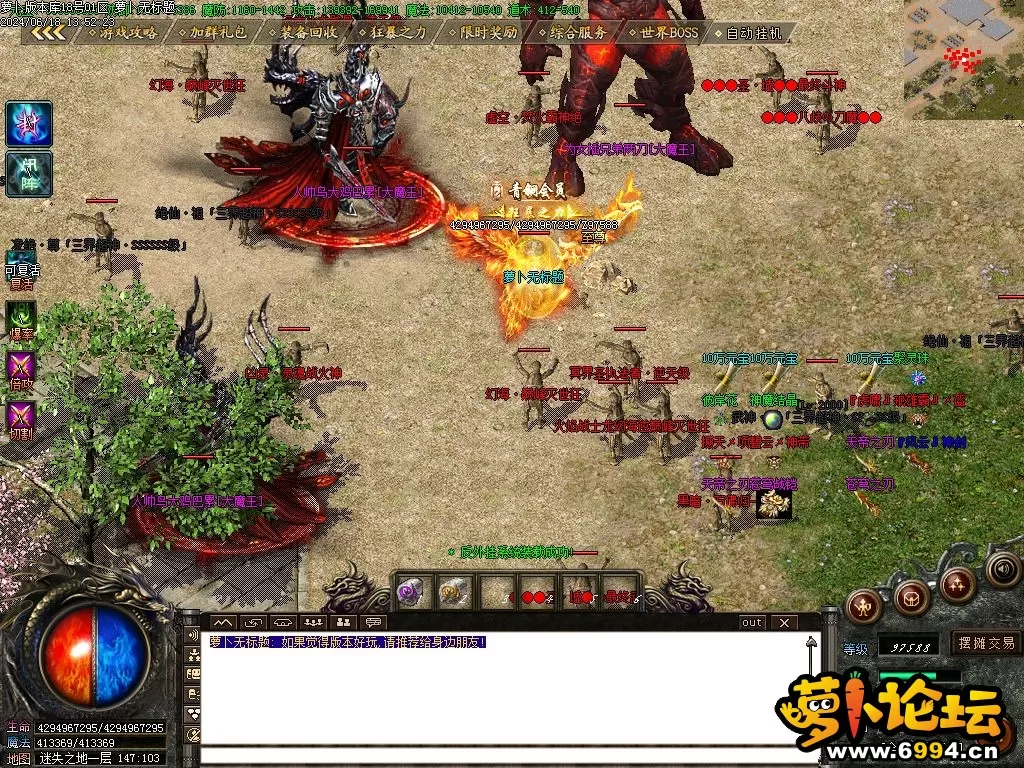
Task: Activate the blue-pink glowing skill icon
Action: tap(29, 124)
